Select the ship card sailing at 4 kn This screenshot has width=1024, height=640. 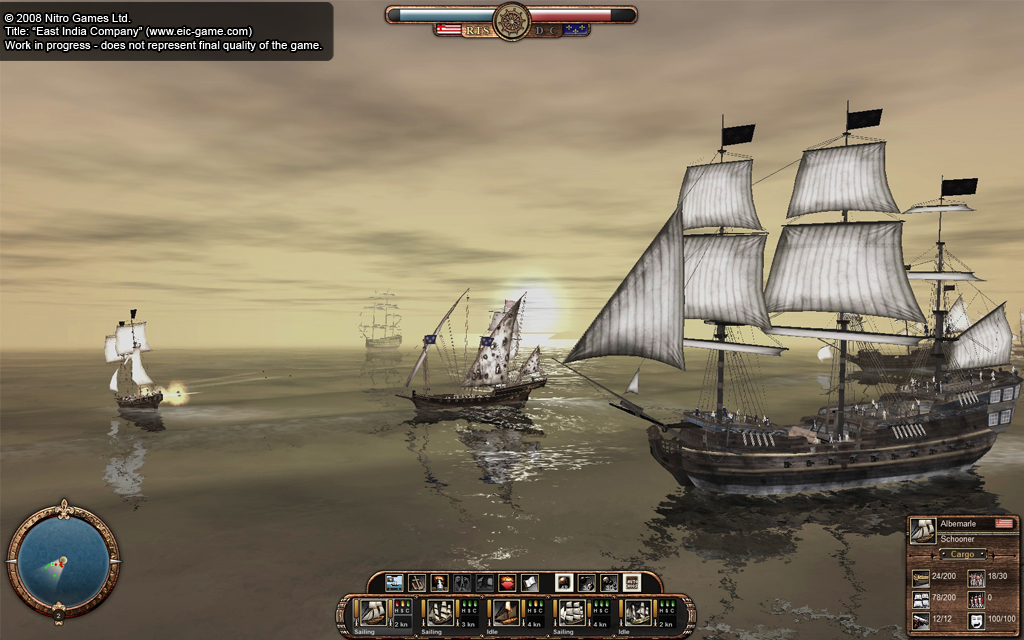point(572,612)
